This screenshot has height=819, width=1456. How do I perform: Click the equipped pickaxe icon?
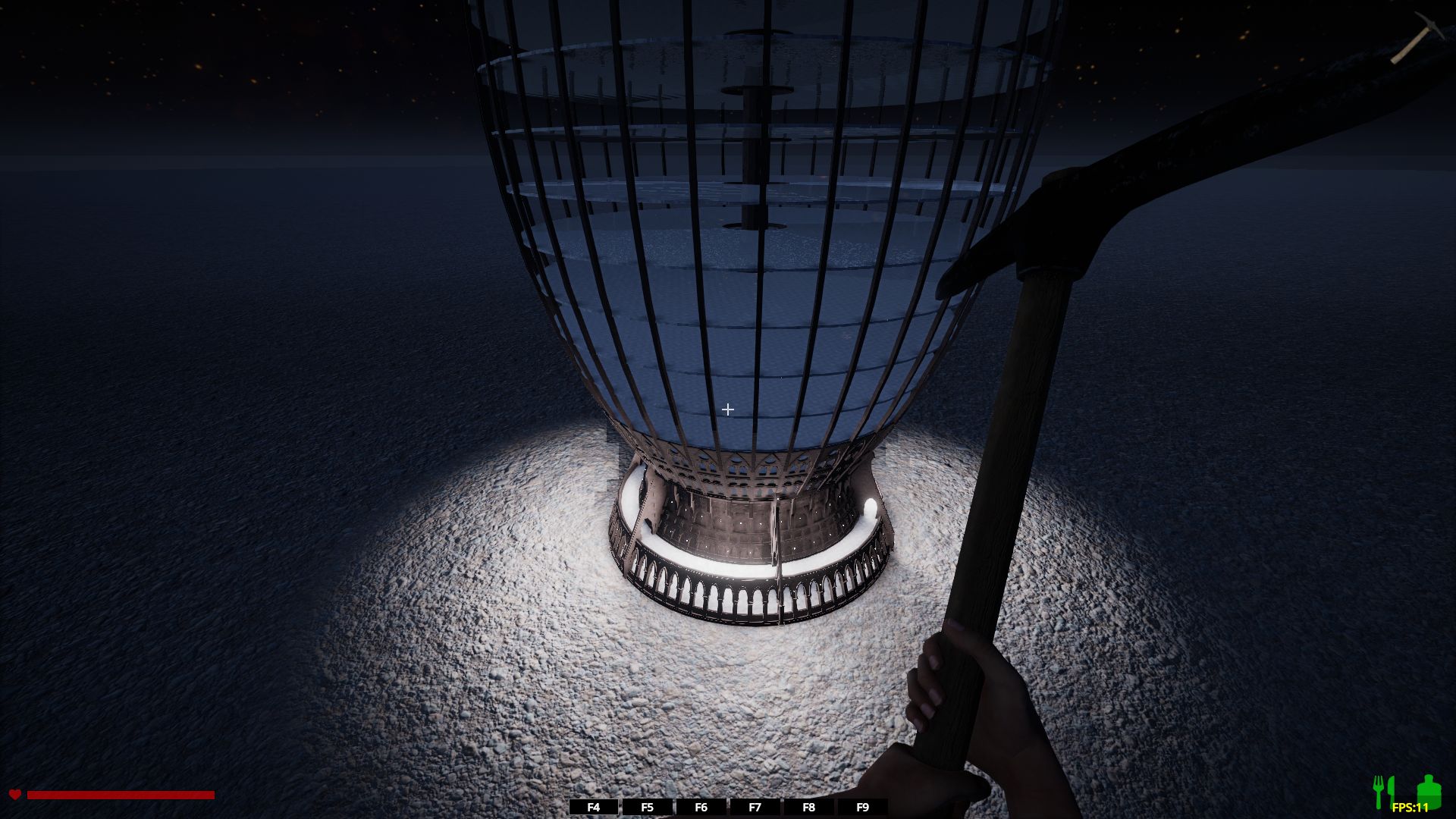click(1409, 38)
